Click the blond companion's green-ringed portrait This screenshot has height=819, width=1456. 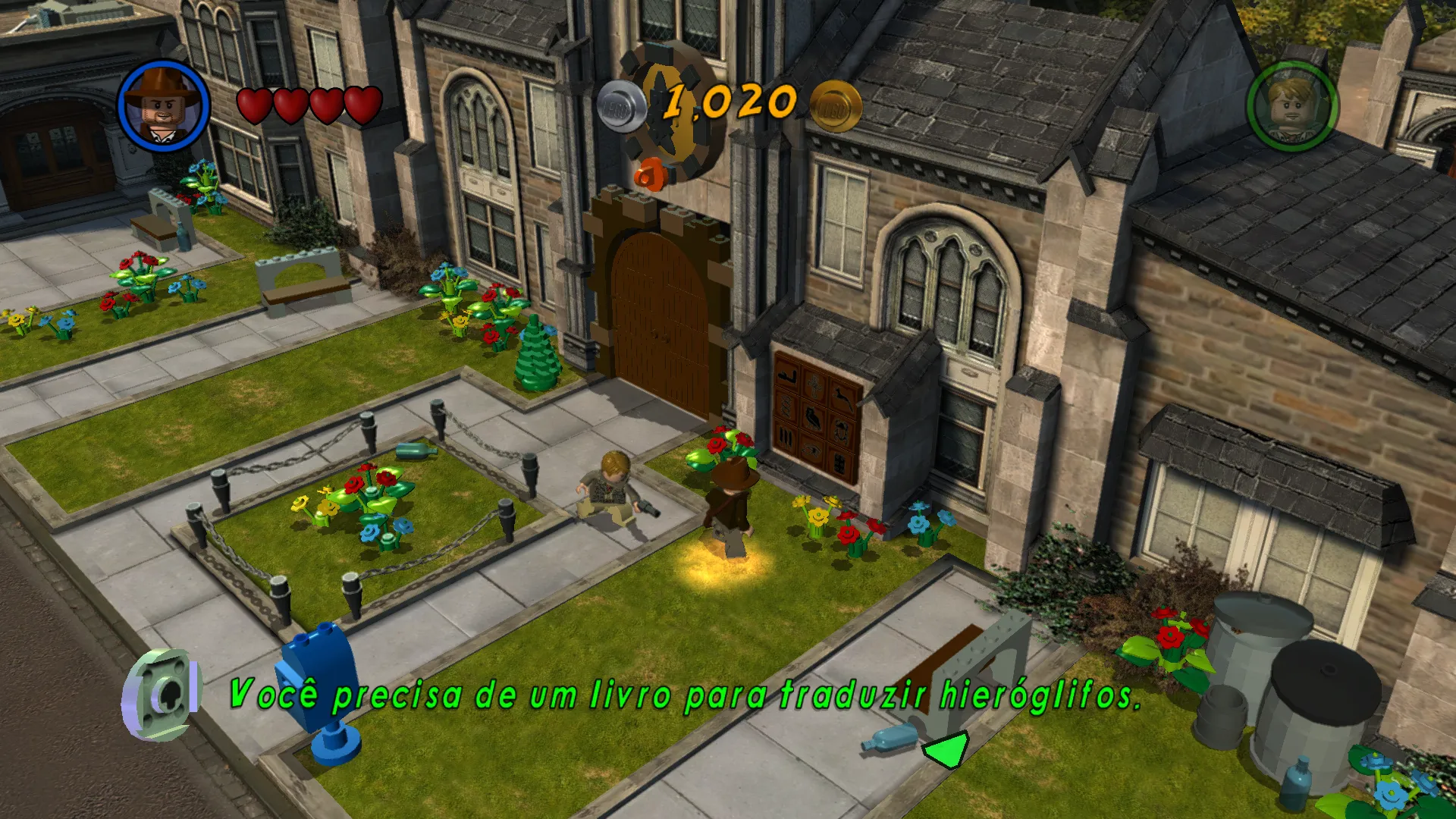(1292, 106)
